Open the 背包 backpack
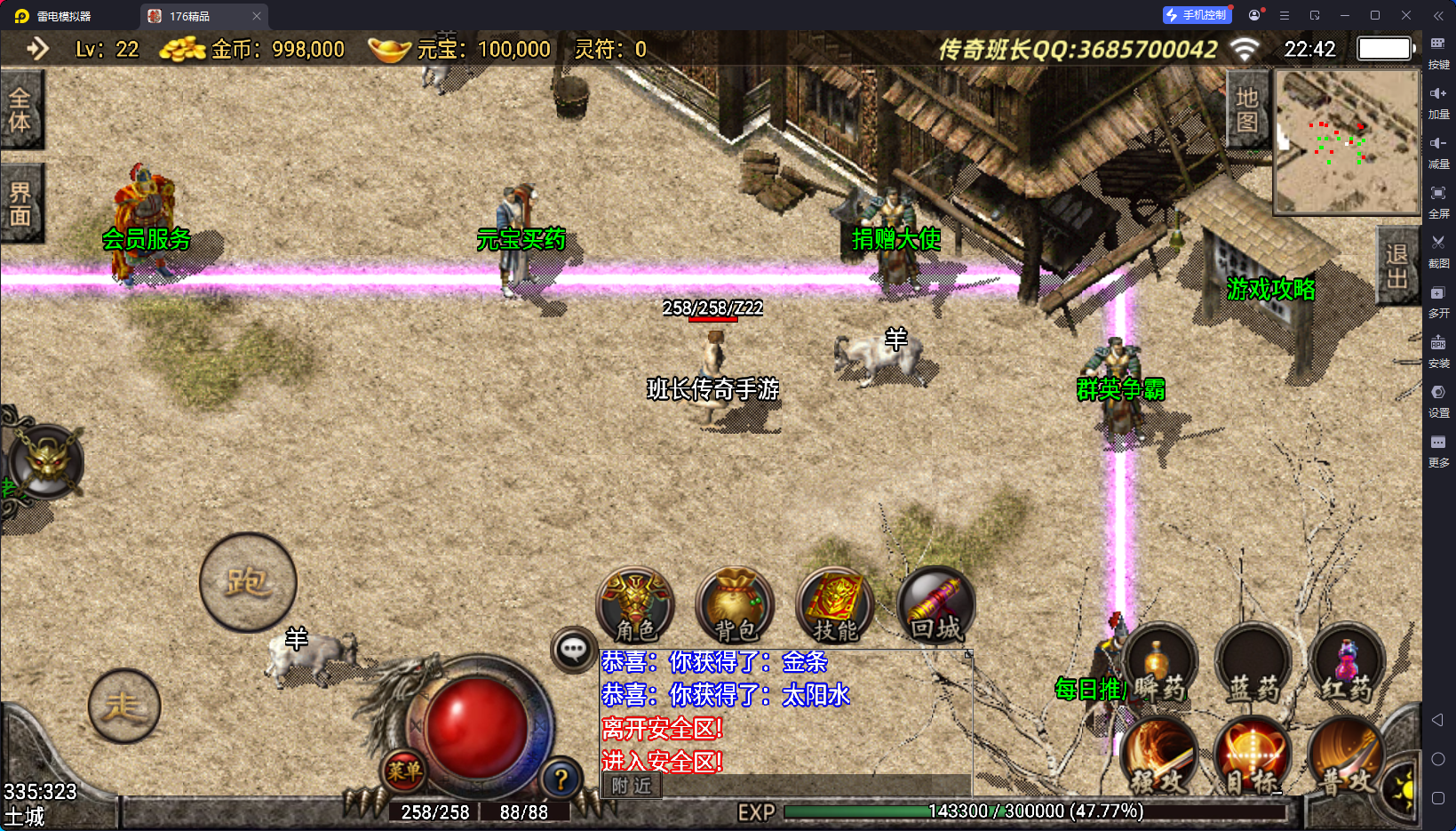The width and height of the screenshot is (1456, 831). coord(736,604)
